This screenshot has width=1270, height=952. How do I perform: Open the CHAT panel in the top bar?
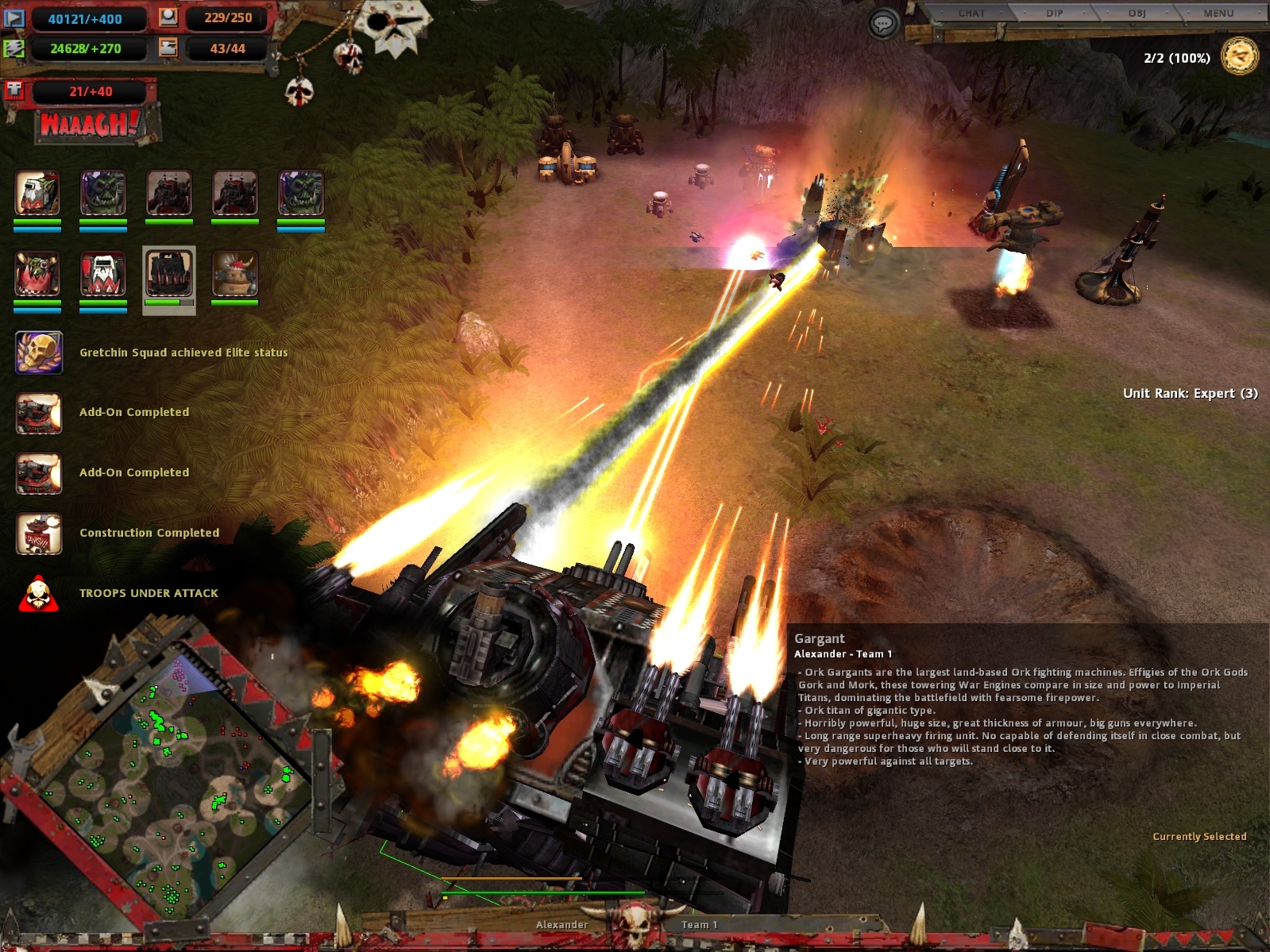coord(971,13)
